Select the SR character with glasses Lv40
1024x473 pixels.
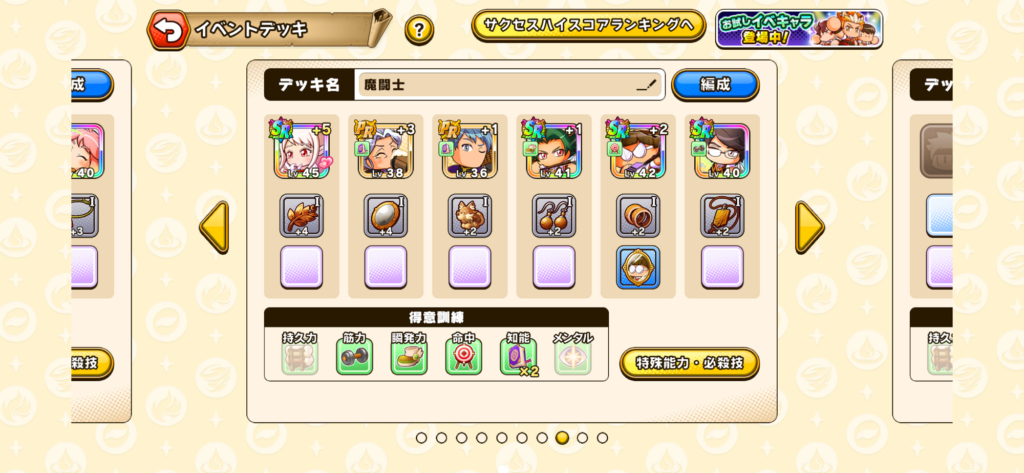(722, 150)
